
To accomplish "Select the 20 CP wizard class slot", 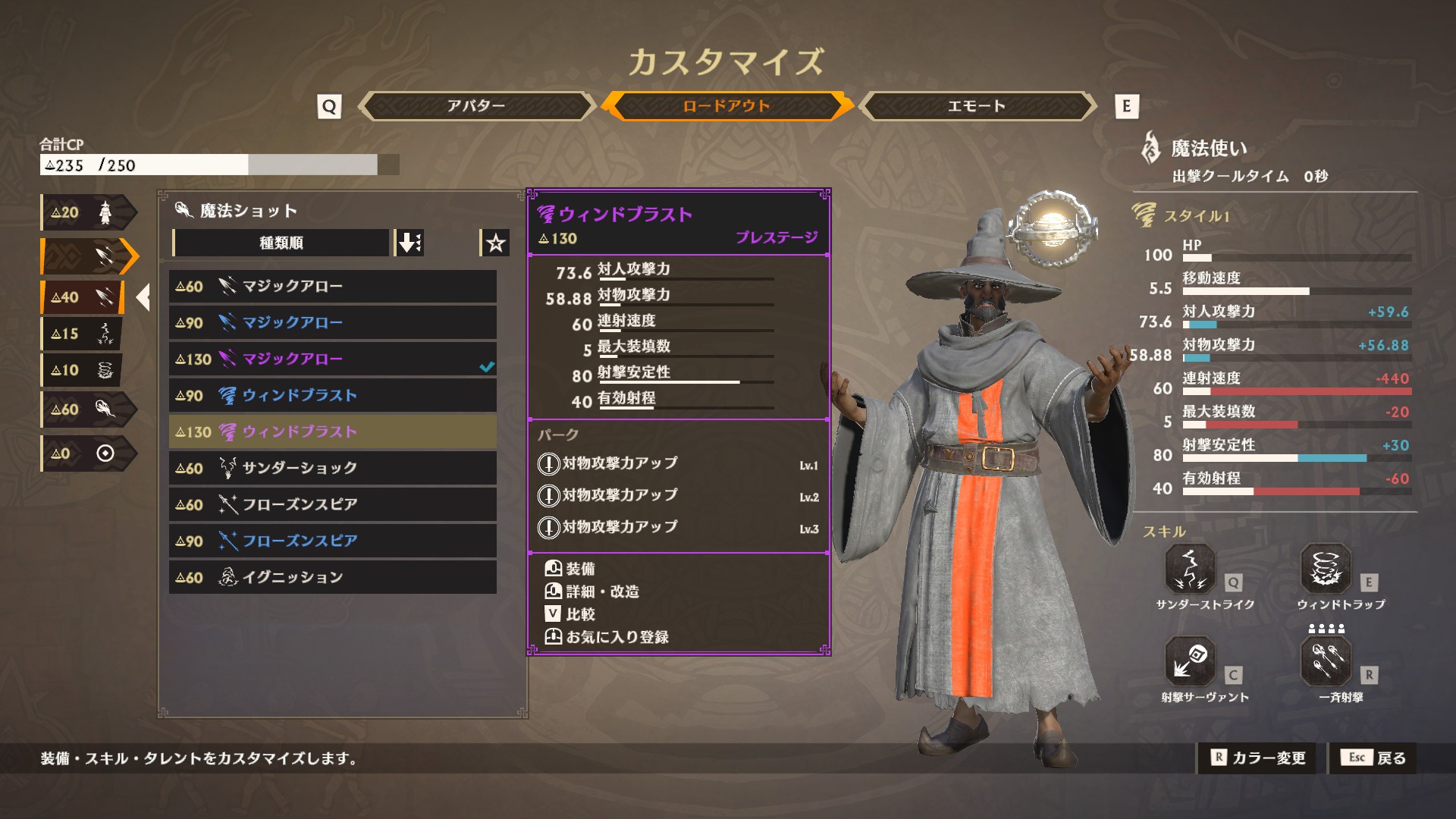I will click(x=86, y=213).
